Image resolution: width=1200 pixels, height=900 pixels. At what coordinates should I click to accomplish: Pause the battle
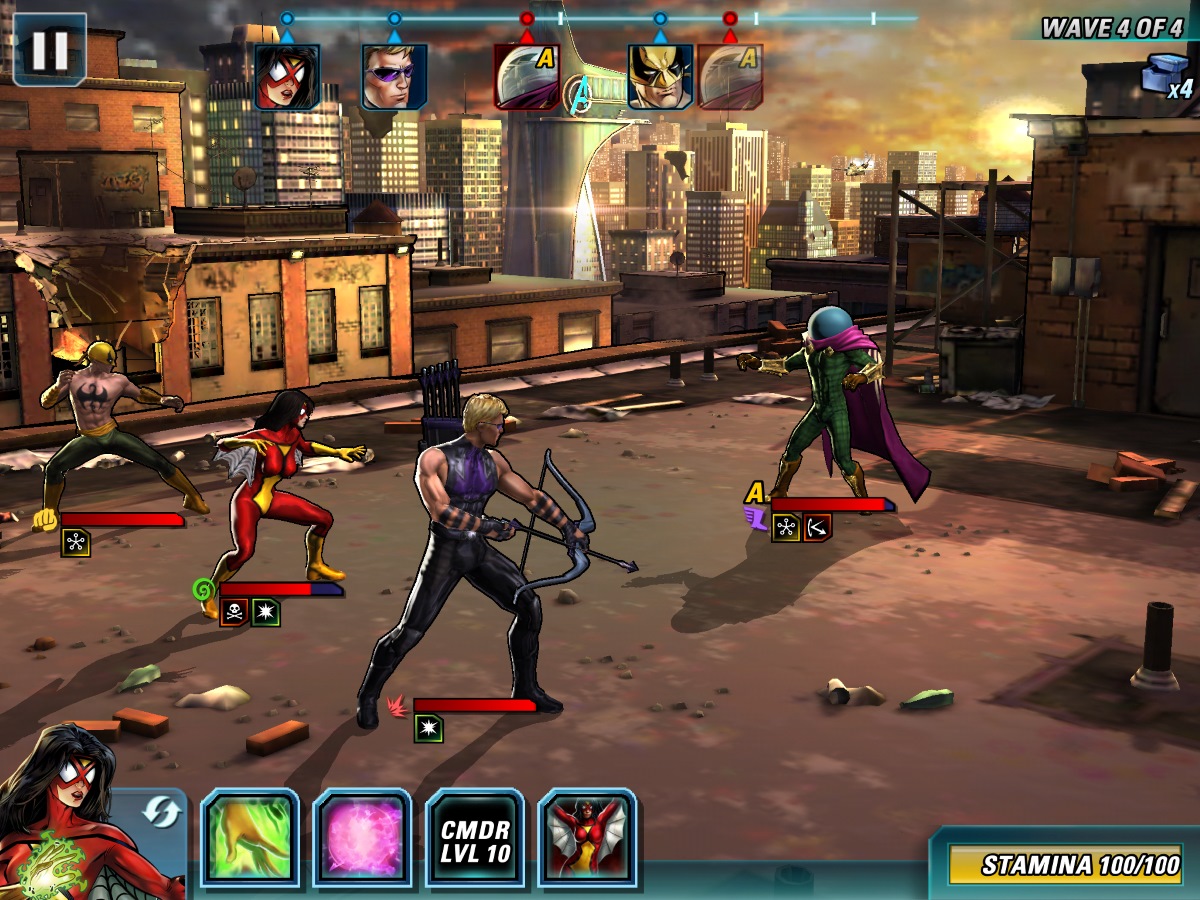point(49,49)
